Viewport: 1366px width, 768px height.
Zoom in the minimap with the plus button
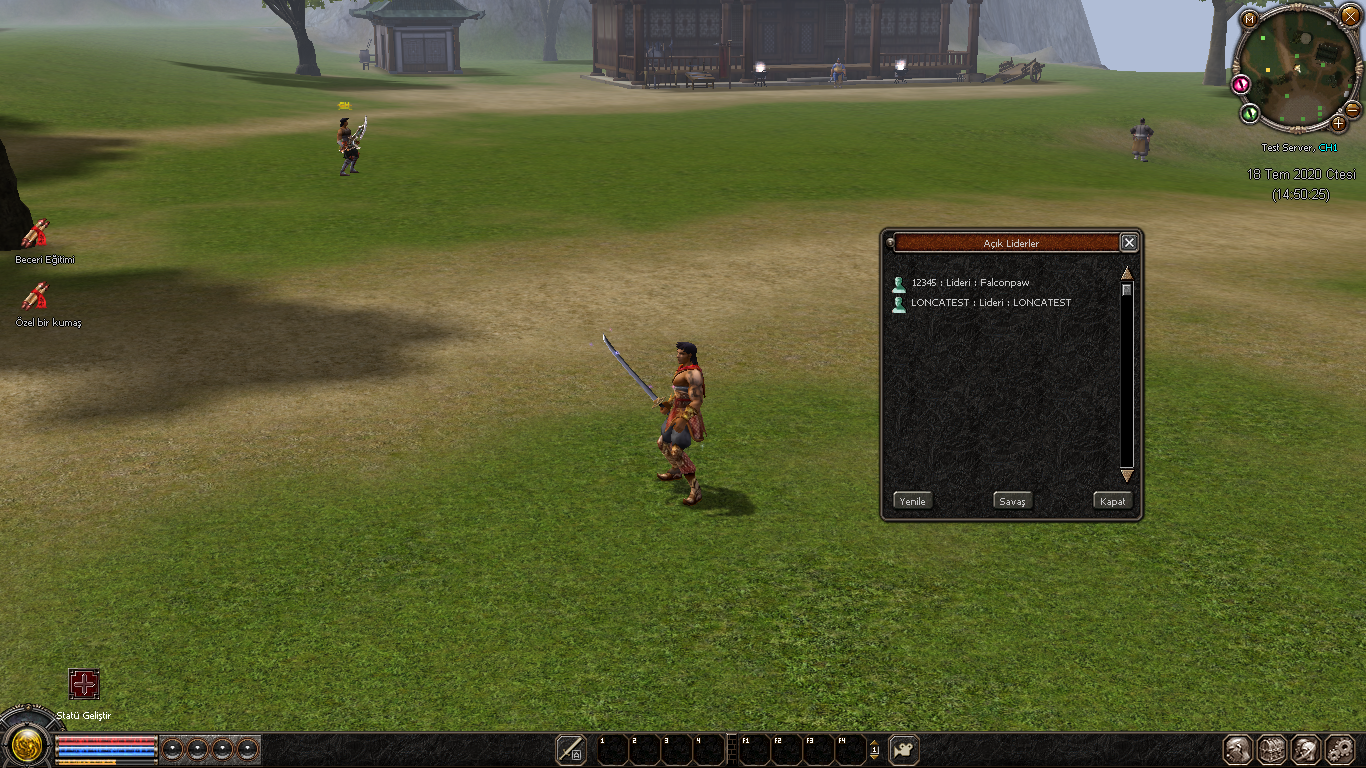click(1338, 124)
